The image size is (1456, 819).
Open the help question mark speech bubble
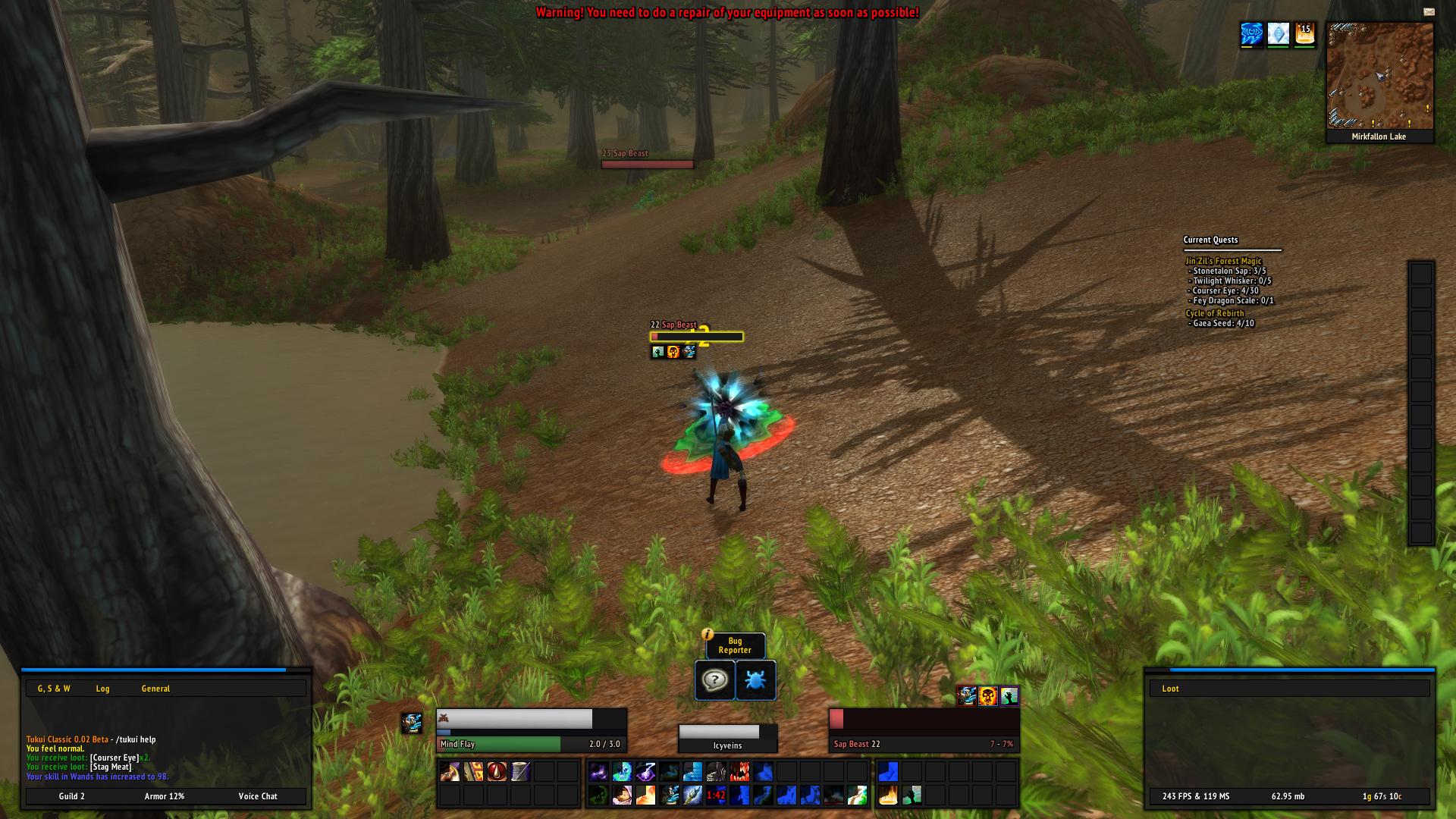(x=714, y=680)
